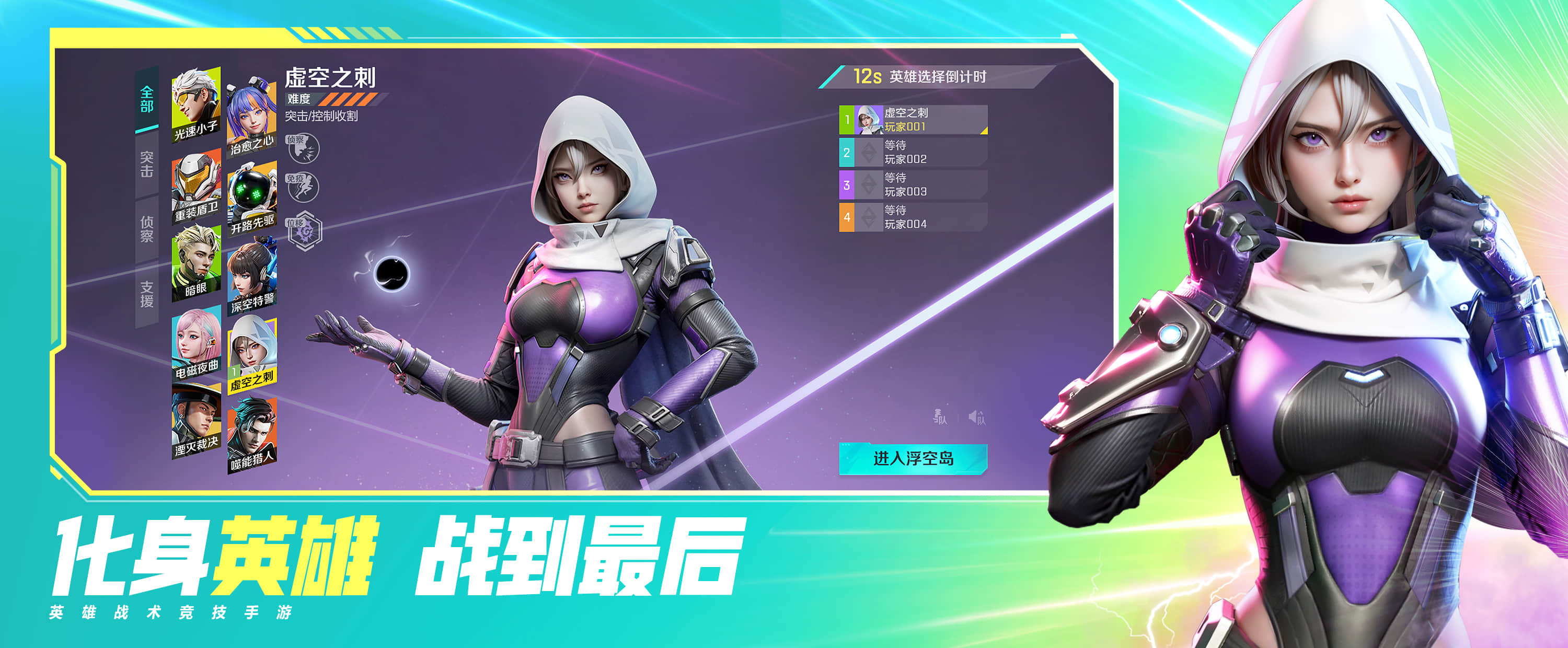Viewport: 1568px width, 648px height.
Task: Select hero 光速小子 portrait
Action: pos(196,102)
